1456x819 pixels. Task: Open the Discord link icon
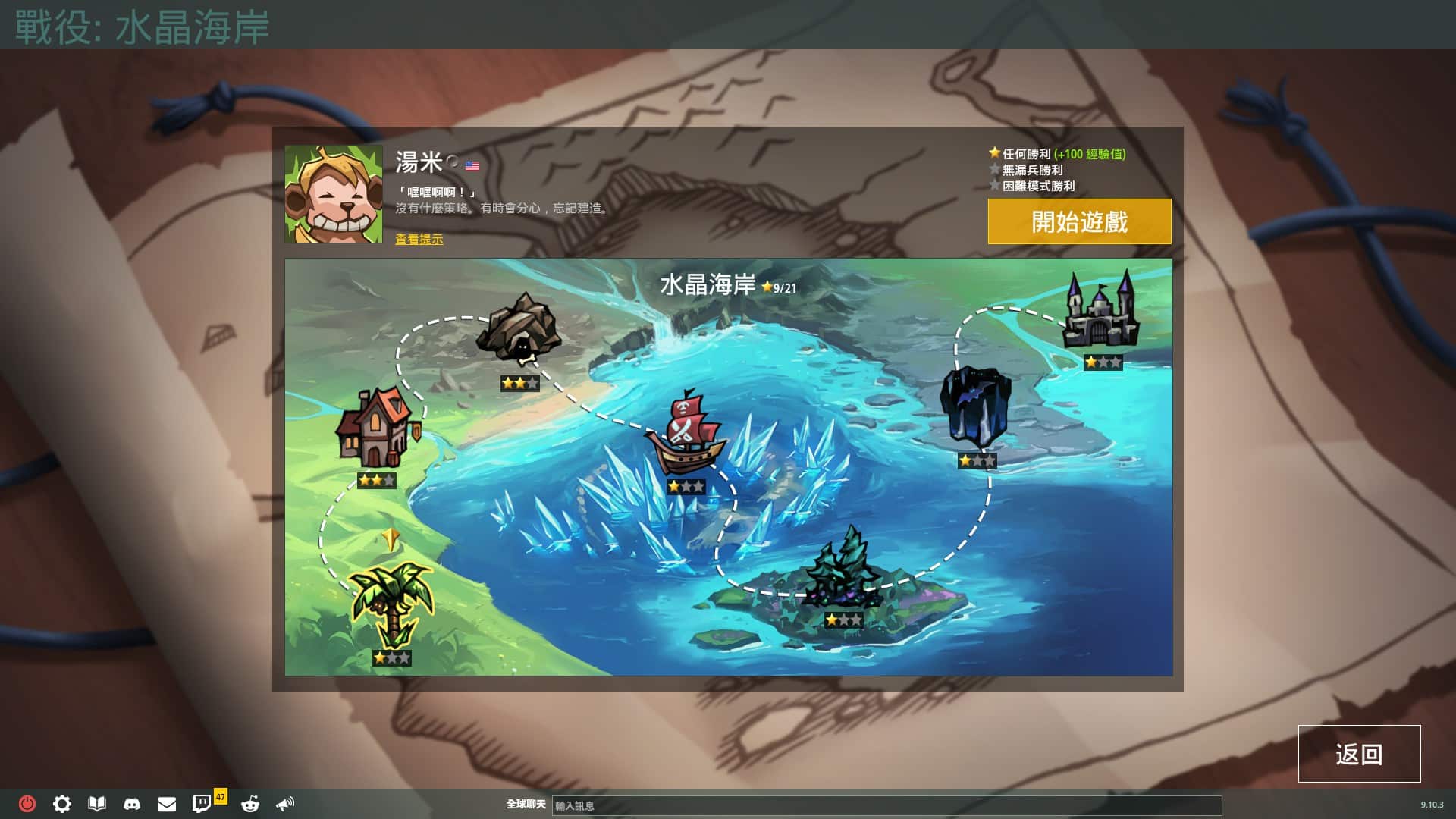click(132, 804)
